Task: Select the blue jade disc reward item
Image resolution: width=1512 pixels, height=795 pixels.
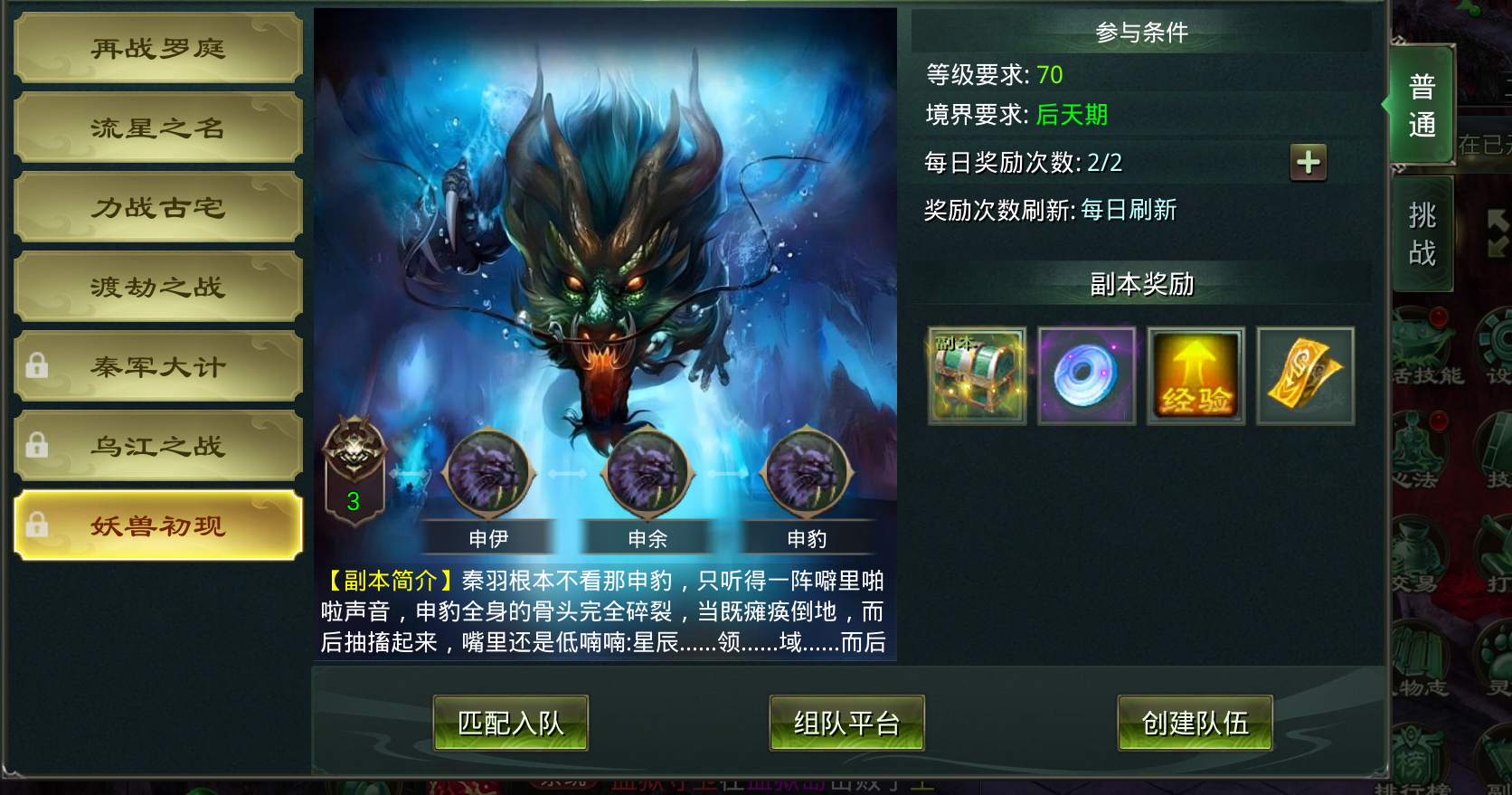Action: click(1086, 374)
